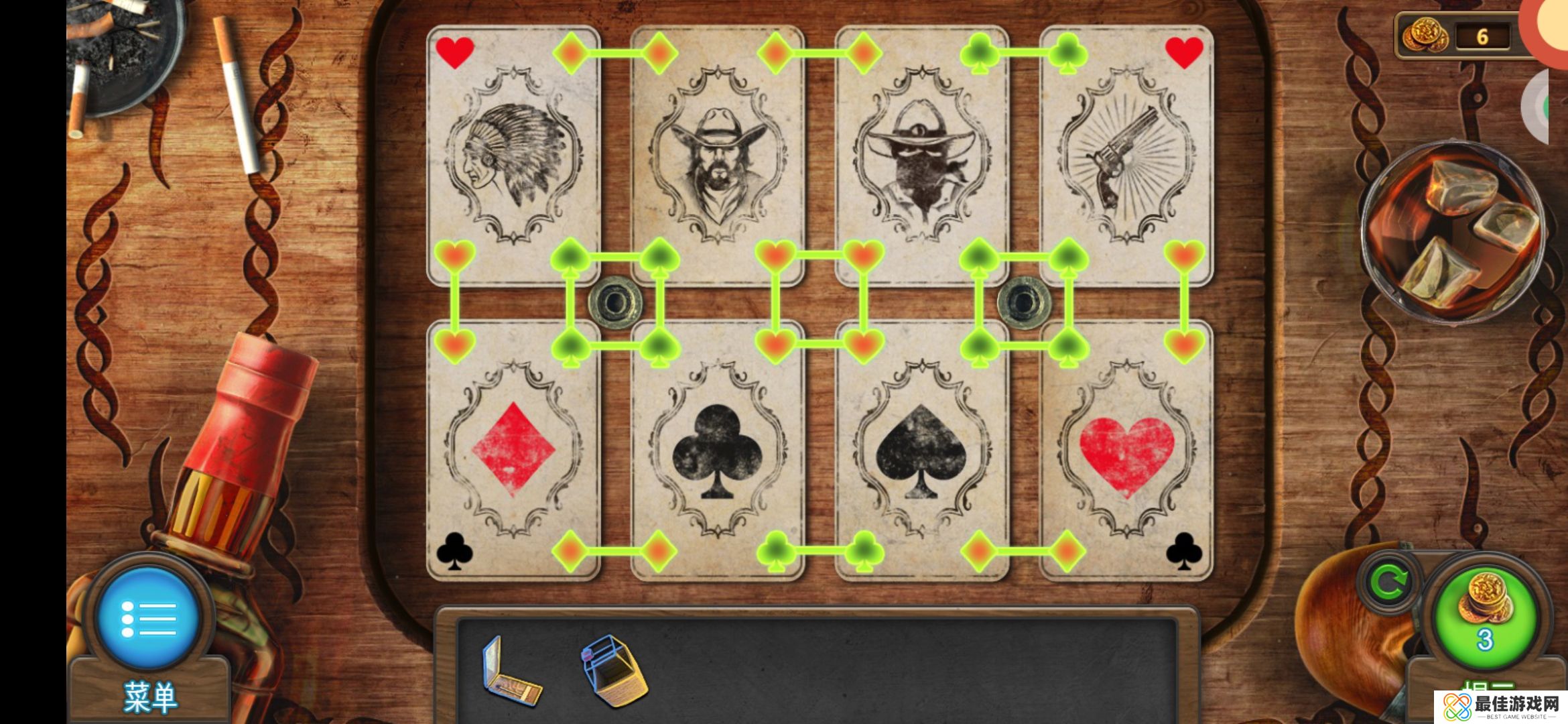Select the red diamond card
The width and height of the screenshot is (1568, 724).
[513, 449]
